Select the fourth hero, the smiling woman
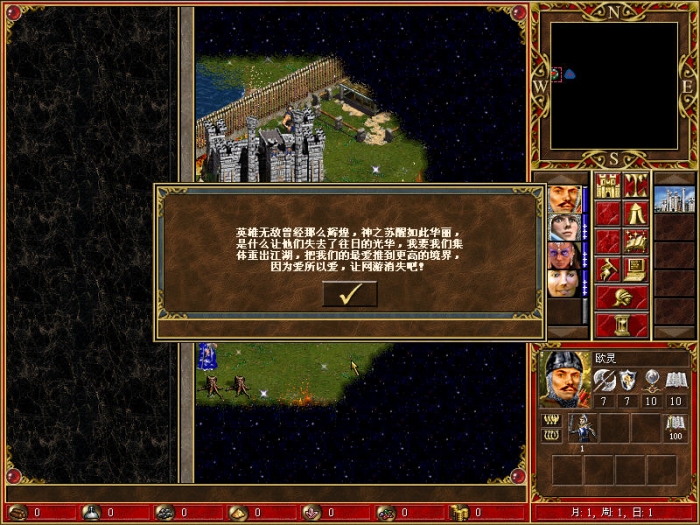700x525 pixels. pyautogui.click(x=563, y=282)
